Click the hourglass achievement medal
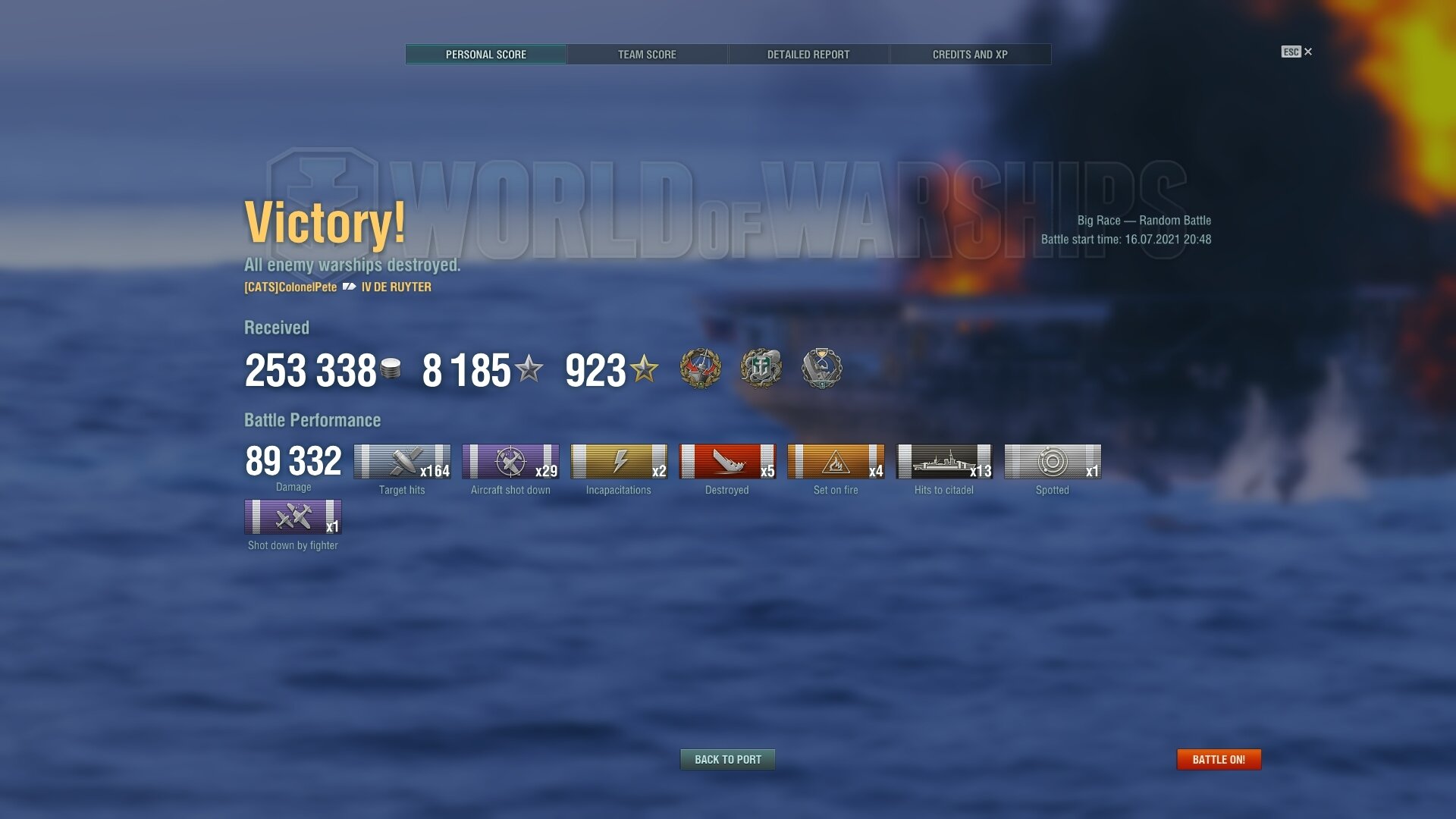Viewport: 1456px width, 819px height. 821,369
